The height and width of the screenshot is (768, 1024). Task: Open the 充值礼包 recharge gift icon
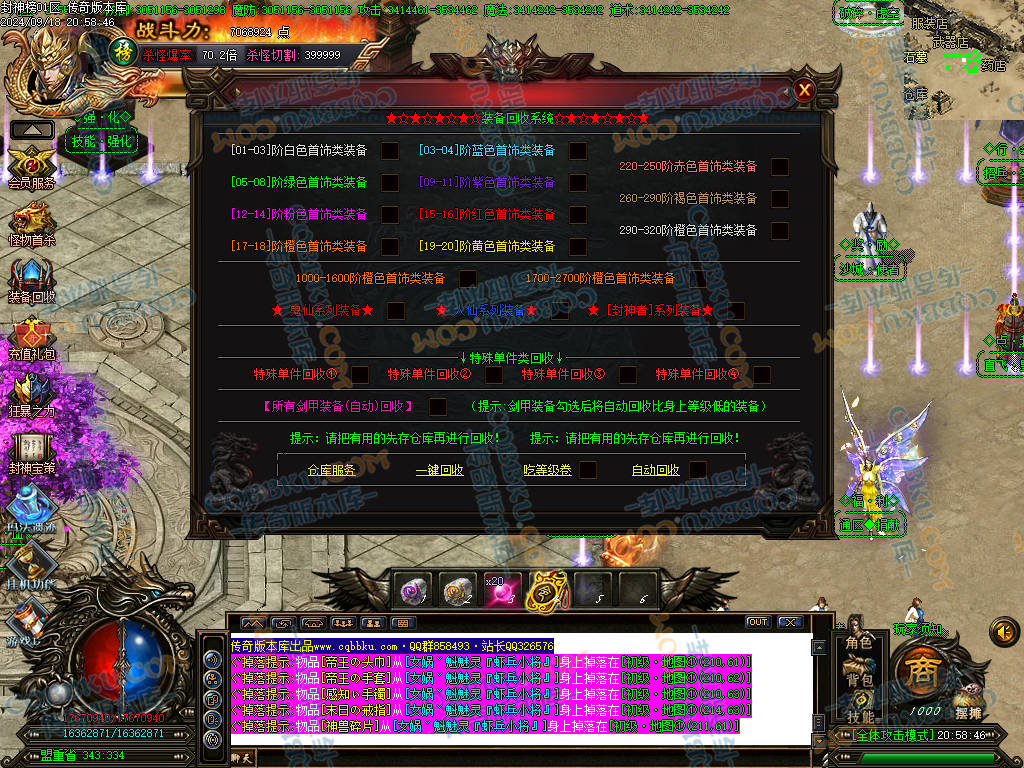tap(32, 338)
